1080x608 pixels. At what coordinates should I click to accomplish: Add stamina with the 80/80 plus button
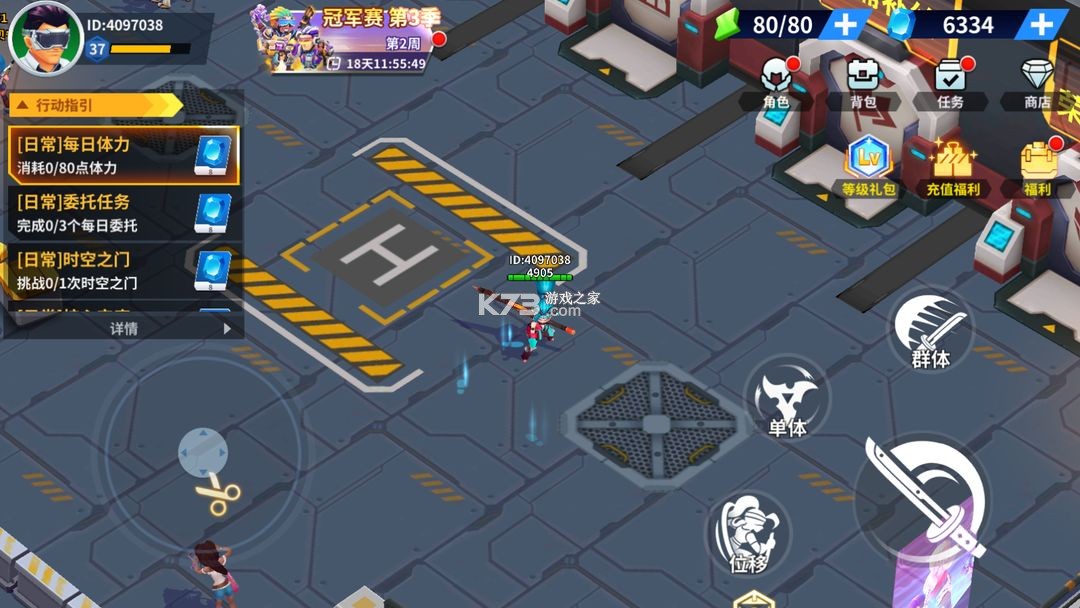pos(845,24)
